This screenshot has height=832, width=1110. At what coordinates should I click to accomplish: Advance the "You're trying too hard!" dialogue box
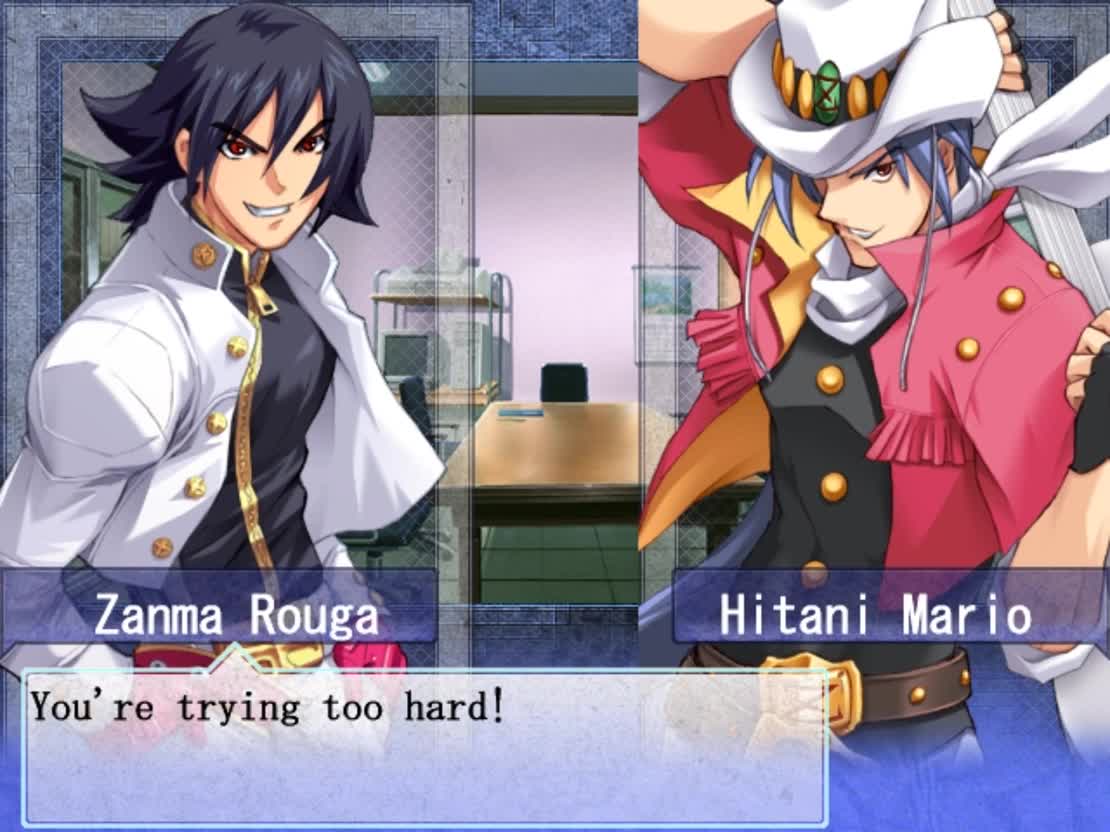pyautogui.click(x=425, y=745)
